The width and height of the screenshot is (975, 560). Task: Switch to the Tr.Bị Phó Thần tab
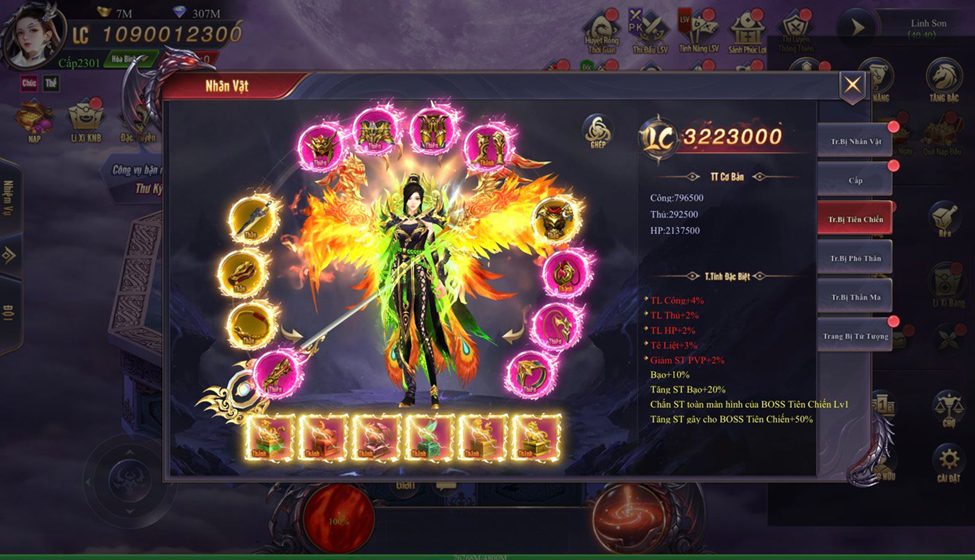coord(854,258)
